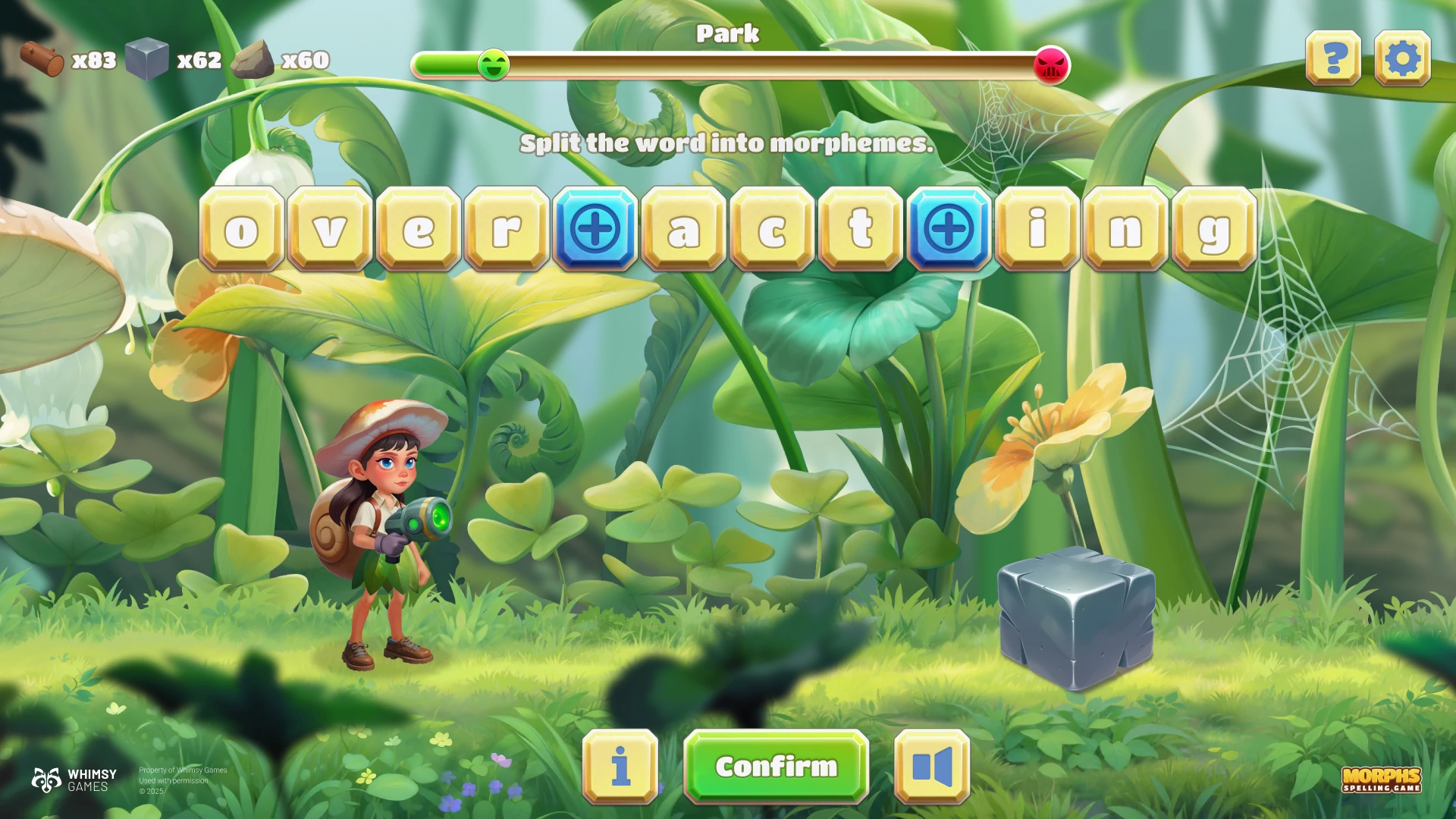Viewport: 1456px width, 819px height.
Task: Select the letter tile 'a'
Action: click(683, 228)
